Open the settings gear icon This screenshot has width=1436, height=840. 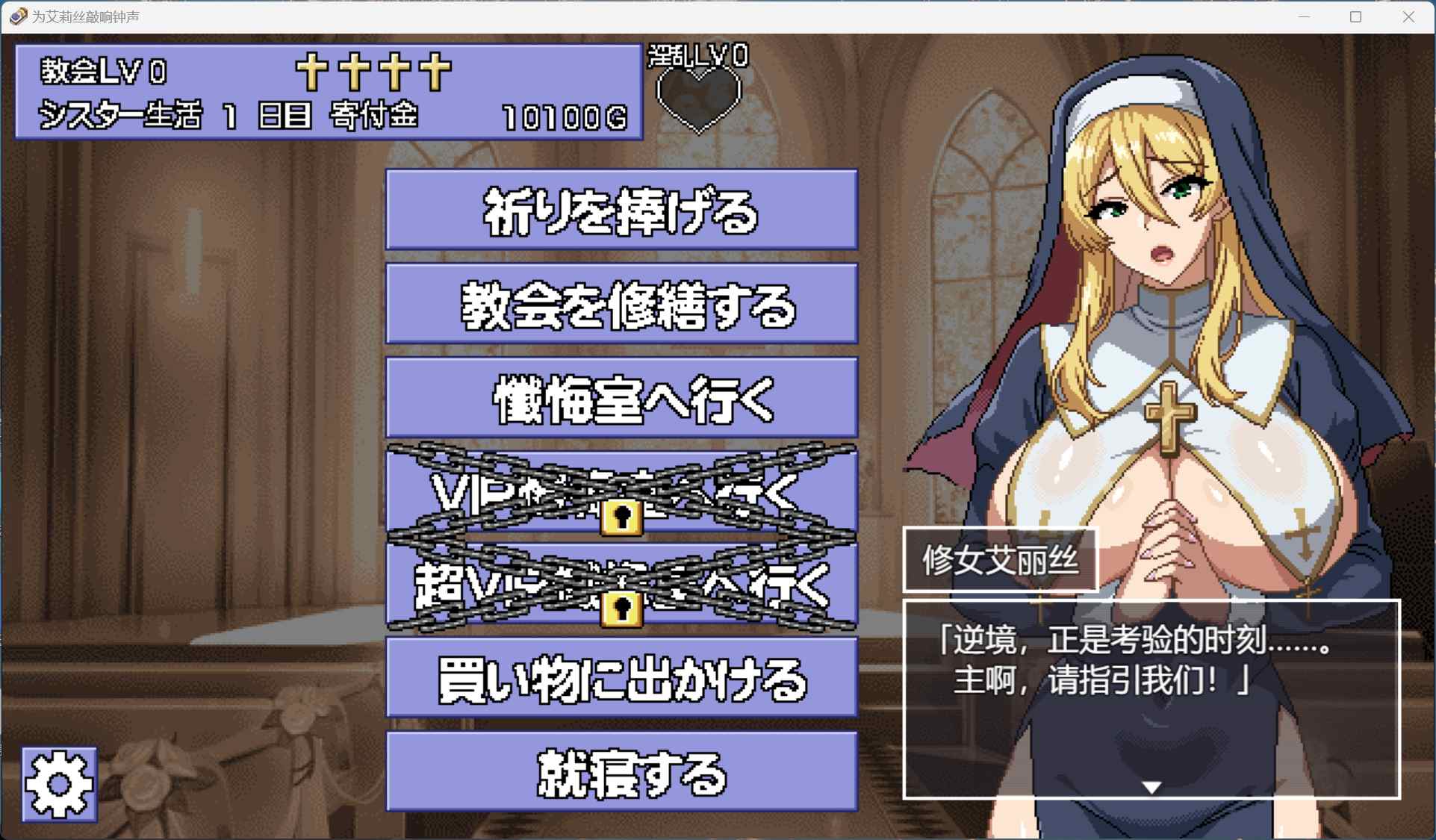58,783
